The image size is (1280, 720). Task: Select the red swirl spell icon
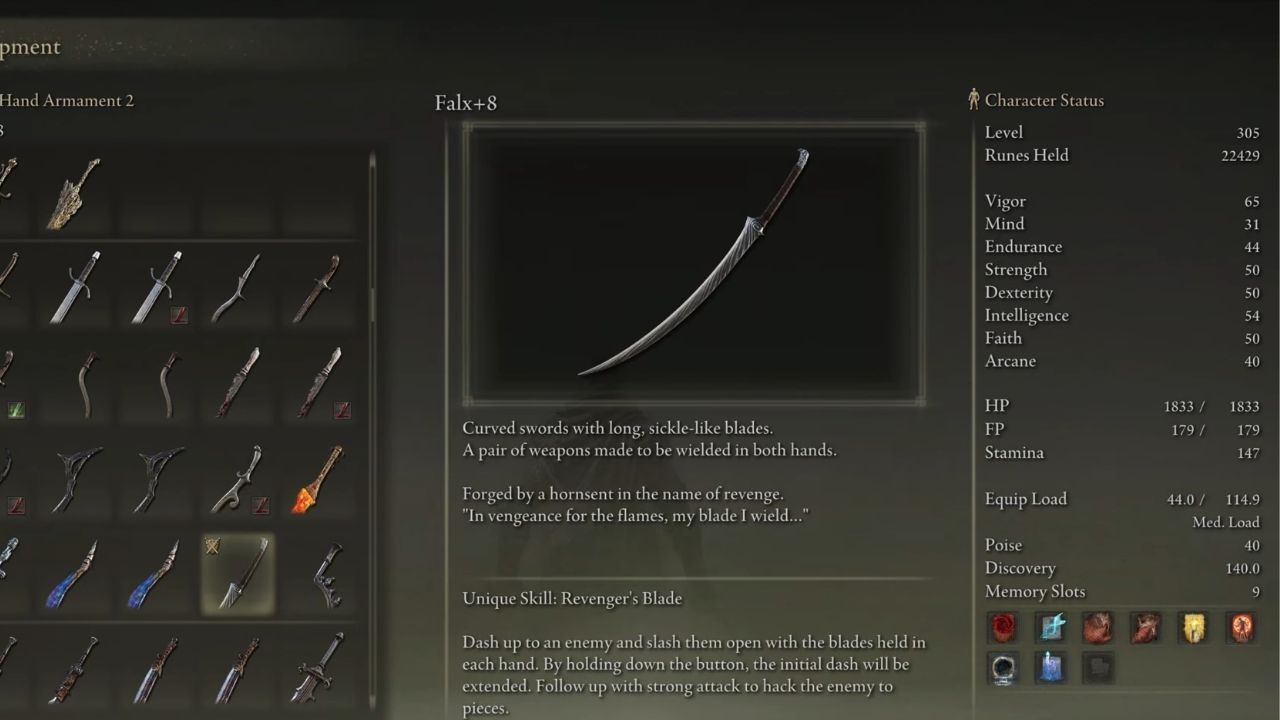point(1003,627)
